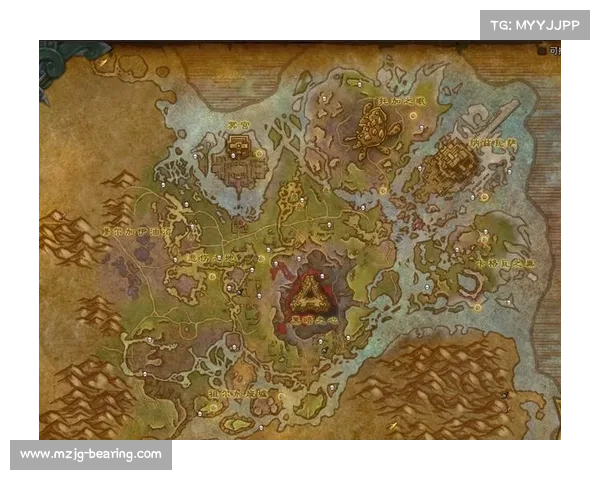Click the TG: MYYJJPP overlay label
Screen dimensions: 600x480
[535, 24]
